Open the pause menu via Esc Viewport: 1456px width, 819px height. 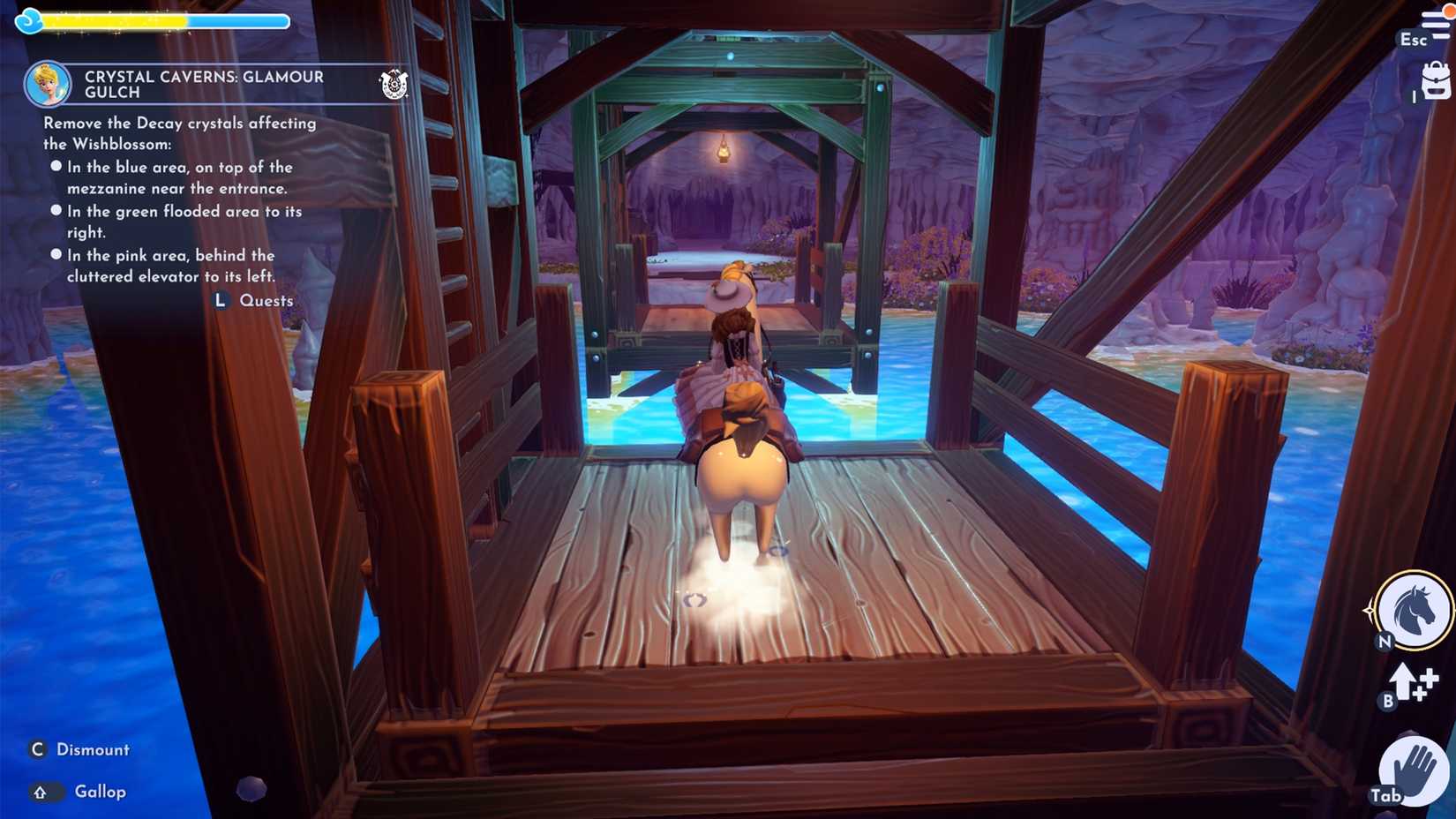click(x=1414, y=41)
